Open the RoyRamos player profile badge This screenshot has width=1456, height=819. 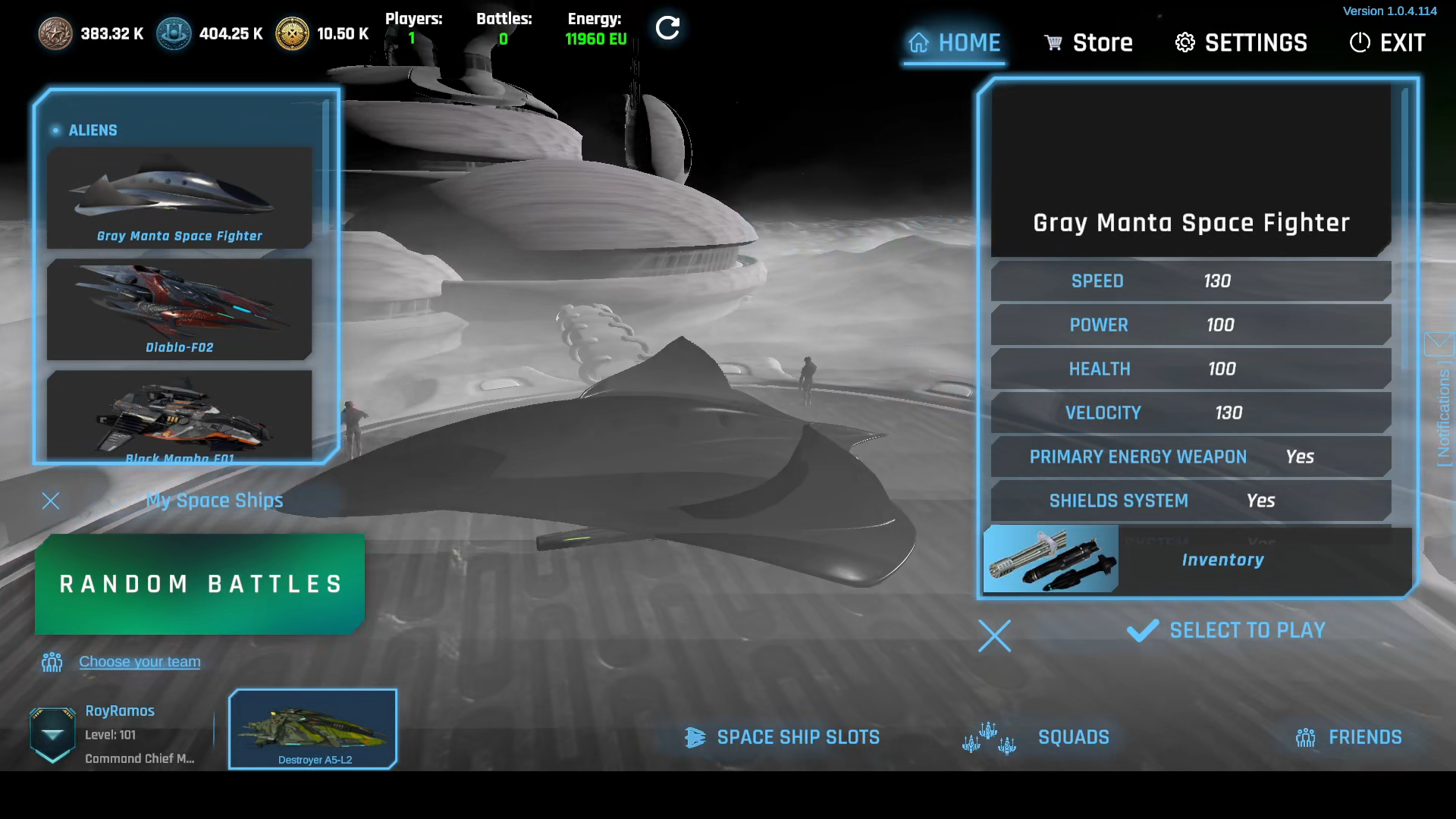coord(52,734)
